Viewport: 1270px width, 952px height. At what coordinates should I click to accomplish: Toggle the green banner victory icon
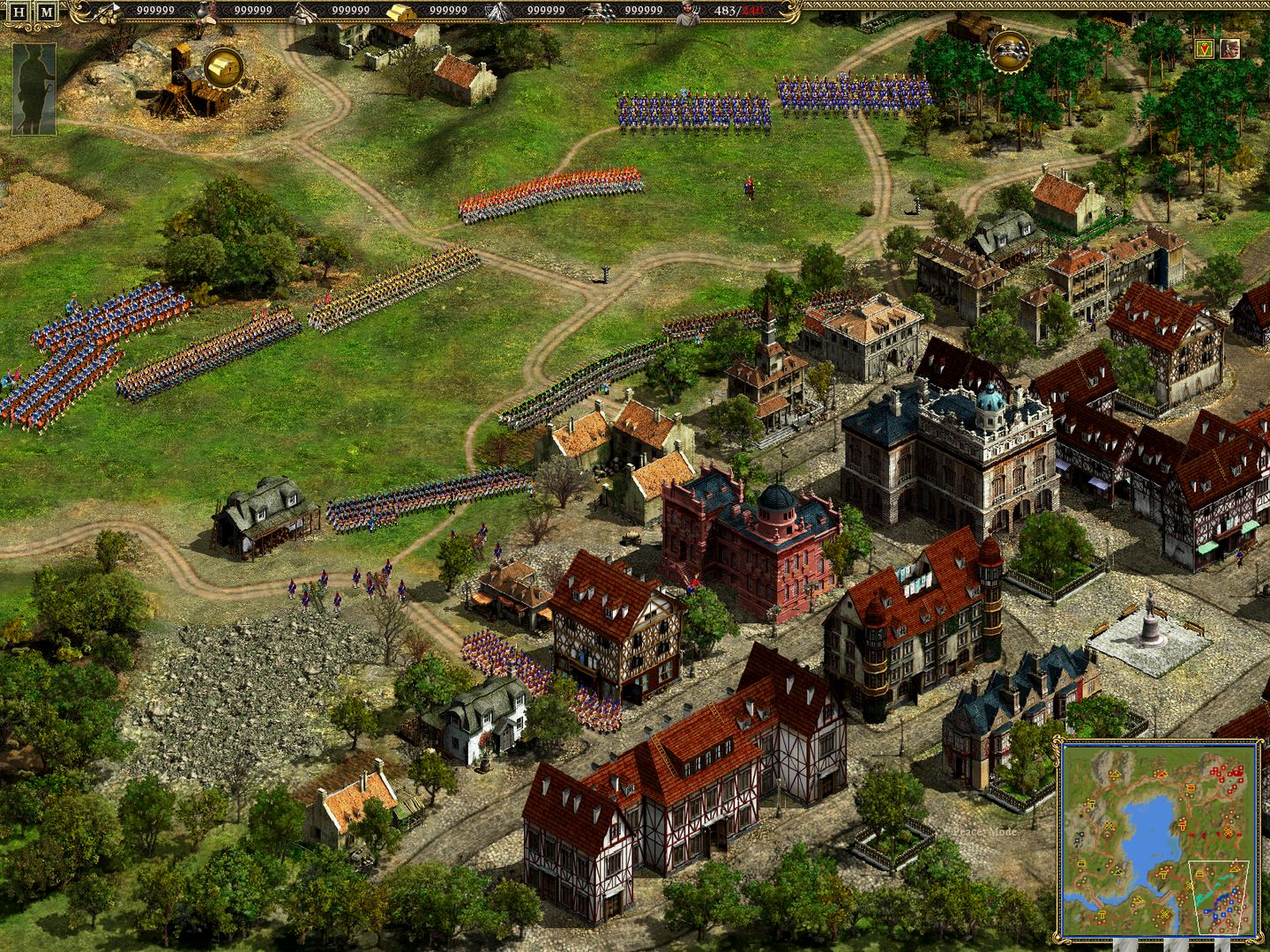[x=1205, y=48]
